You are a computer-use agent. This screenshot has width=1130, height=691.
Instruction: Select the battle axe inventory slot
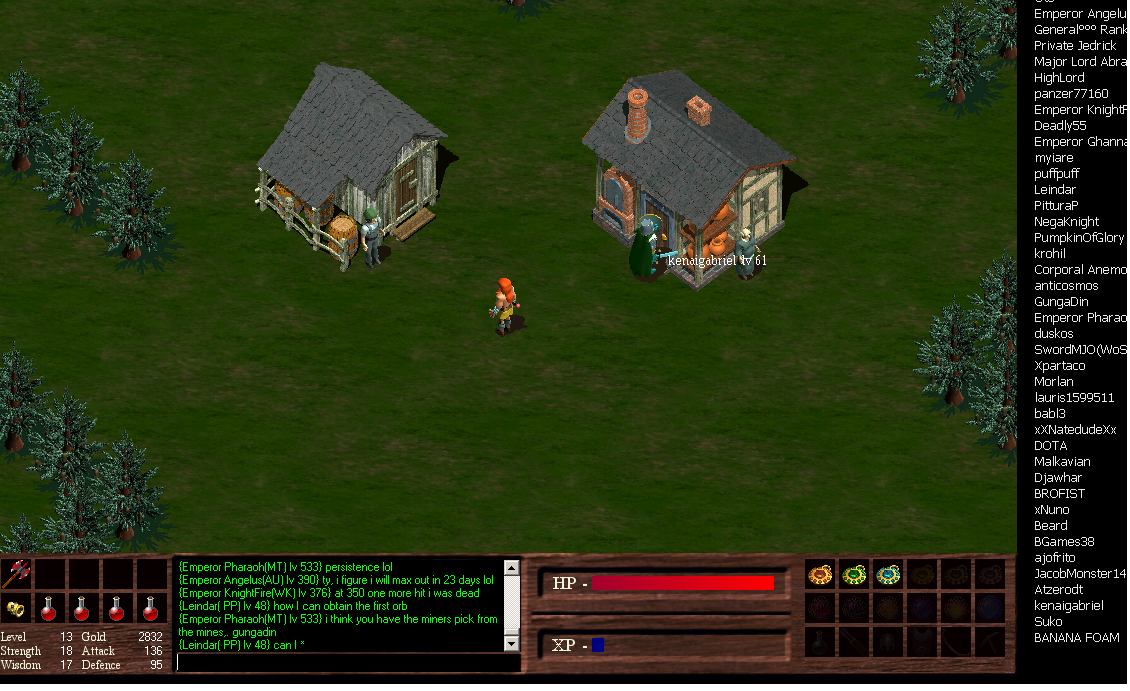click(16, 574)
